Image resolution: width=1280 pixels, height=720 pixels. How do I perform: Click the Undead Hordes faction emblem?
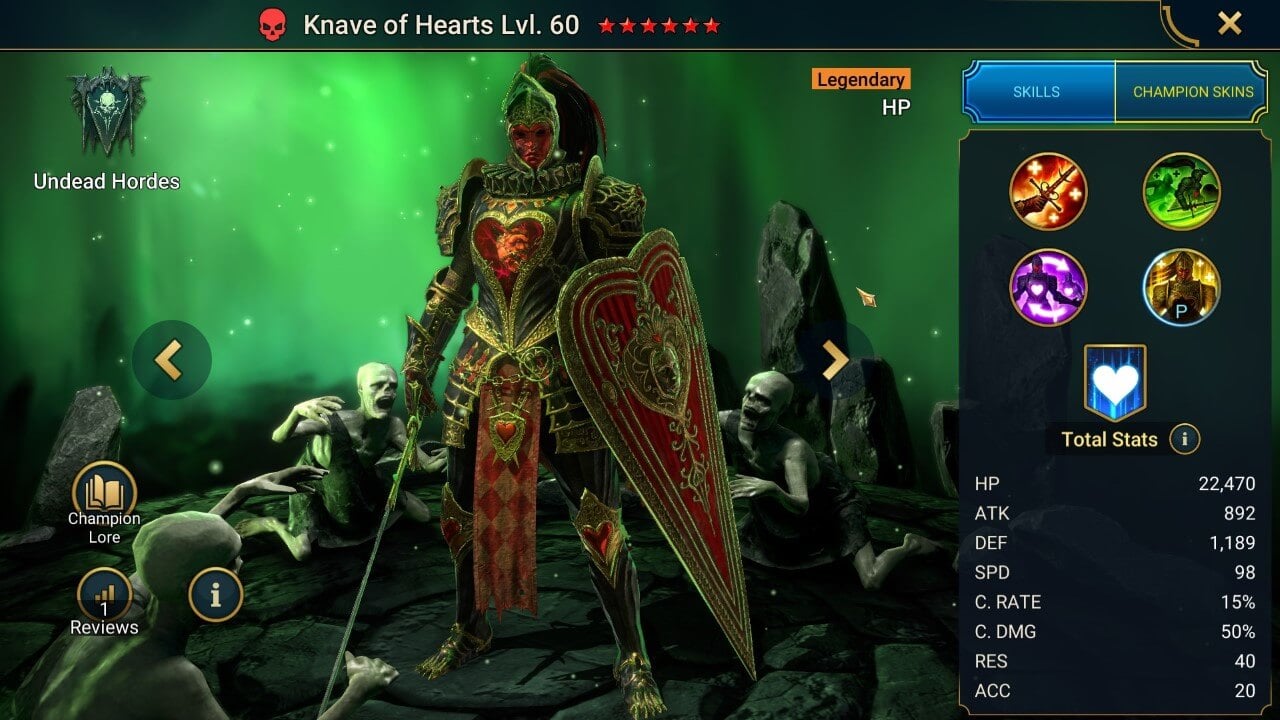107,112
